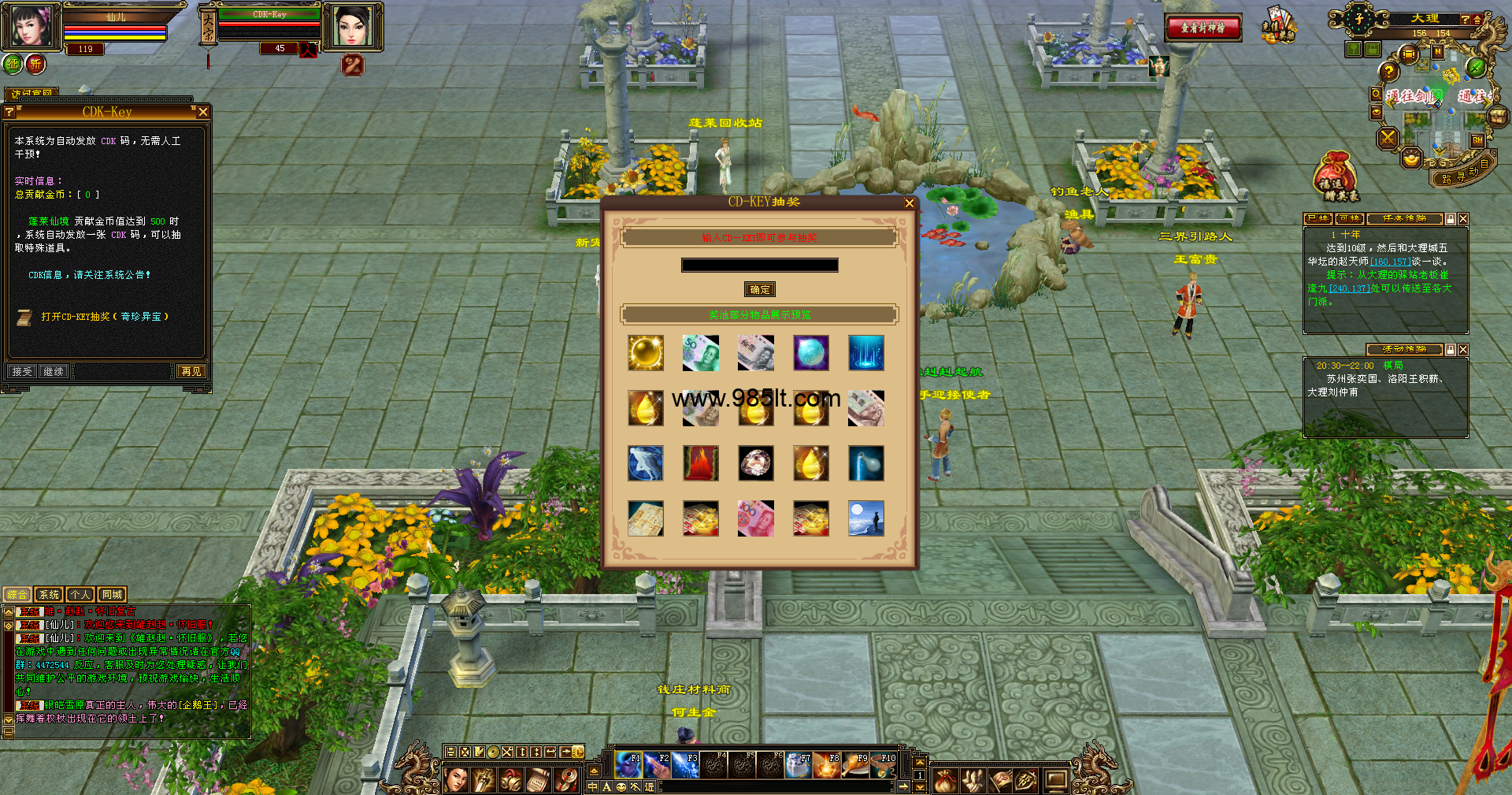Image resolution: width=1512 pixels, height=795 pixels.
Task: Close the CD-KEY抽奖 lottery window
Action: 909,203
